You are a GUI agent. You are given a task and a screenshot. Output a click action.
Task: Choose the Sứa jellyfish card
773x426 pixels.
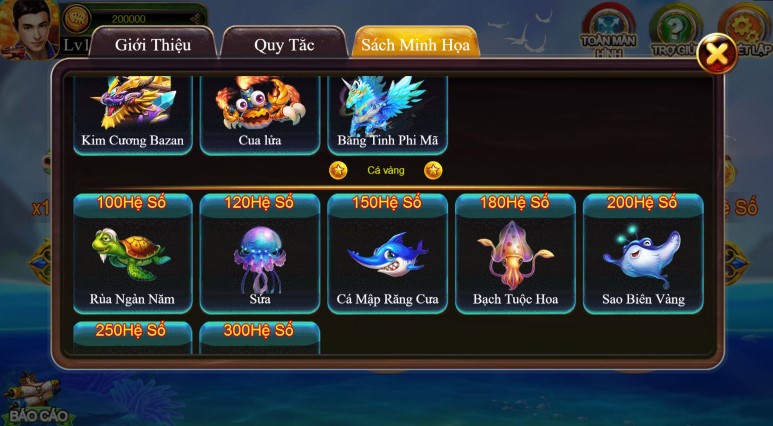260,255
